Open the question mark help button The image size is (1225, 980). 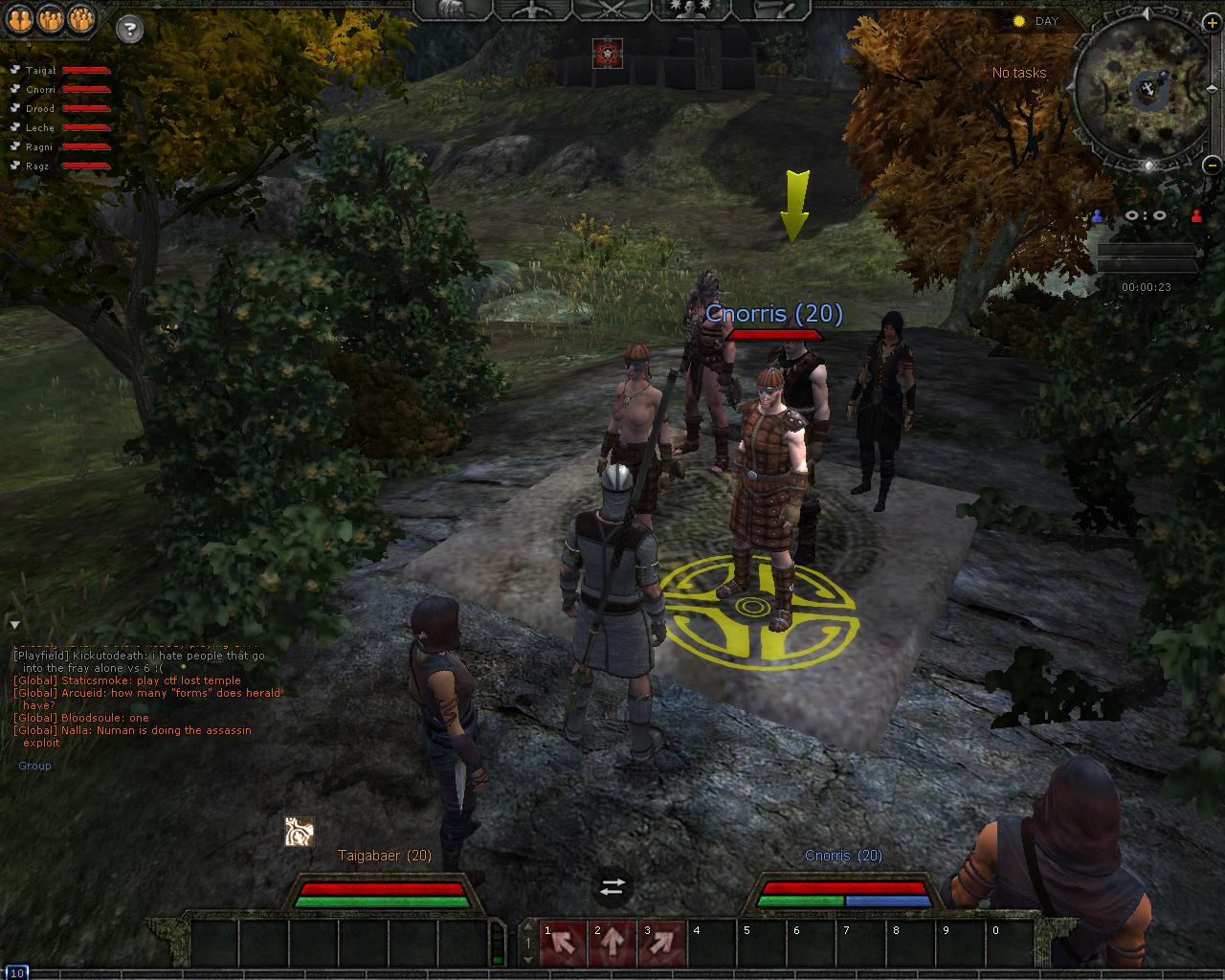point(129,29)
